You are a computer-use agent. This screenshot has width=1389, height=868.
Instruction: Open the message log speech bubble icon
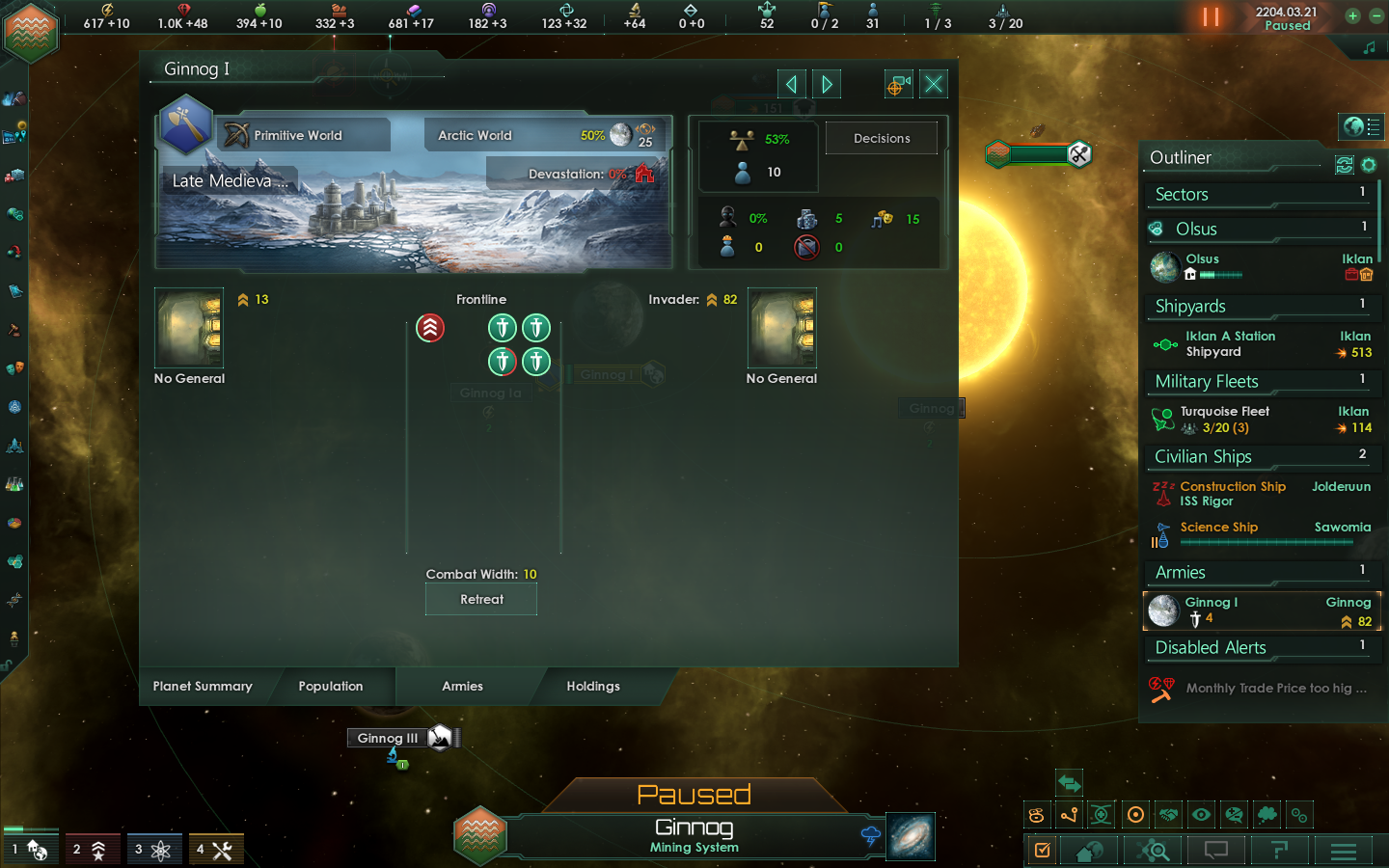tap(1215, 851)
